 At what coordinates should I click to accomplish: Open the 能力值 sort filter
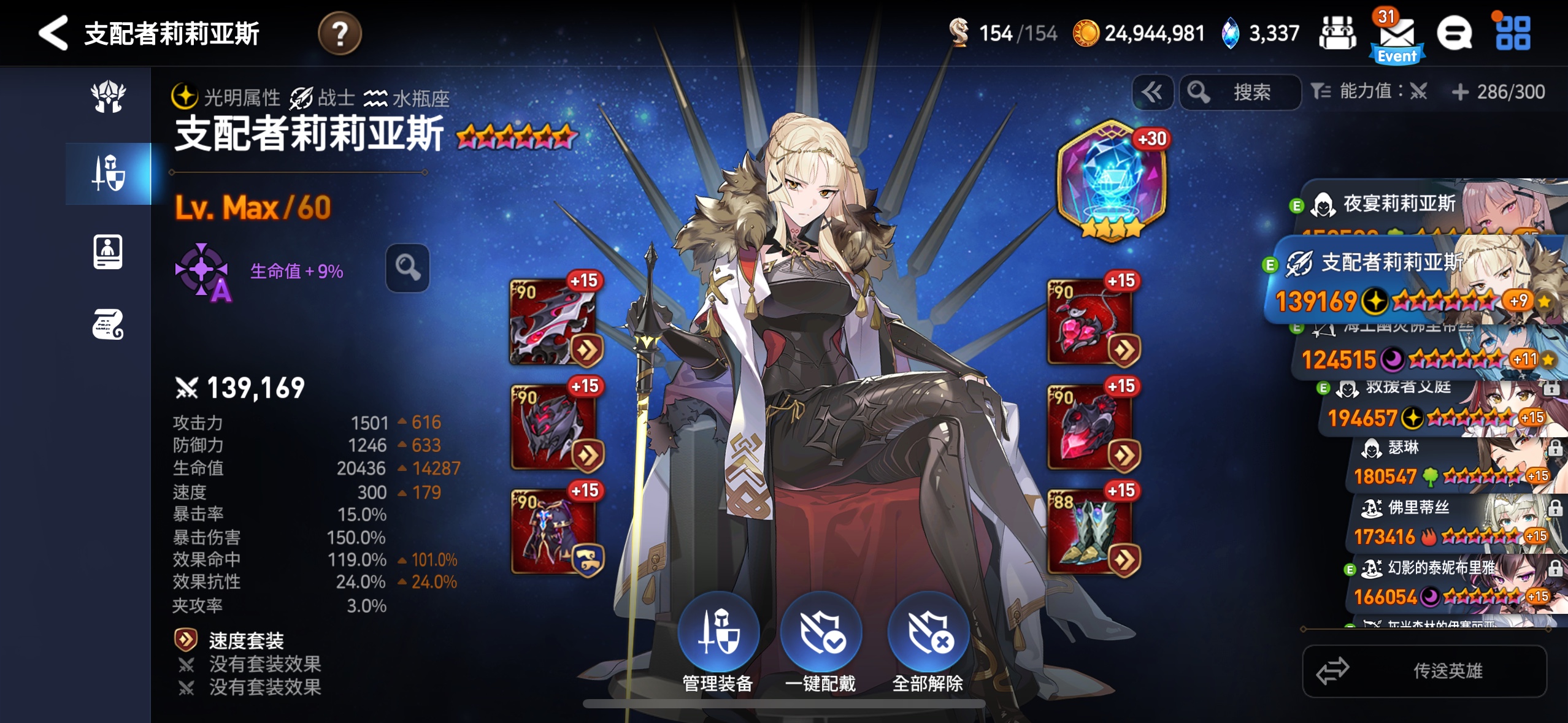pos(1369,93)
